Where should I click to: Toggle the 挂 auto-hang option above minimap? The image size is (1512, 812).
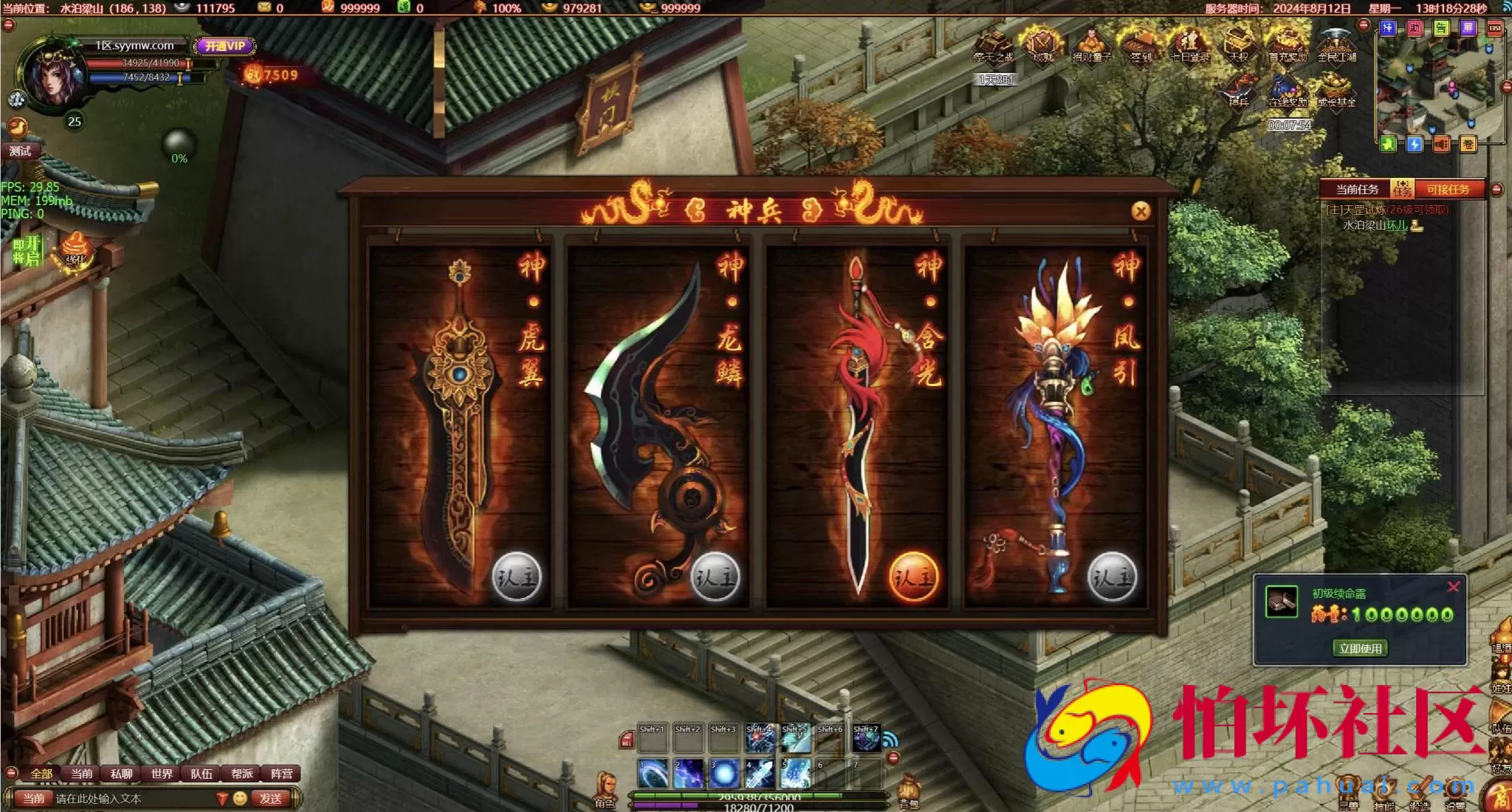pyautogui.click(x=1388, y=30)
